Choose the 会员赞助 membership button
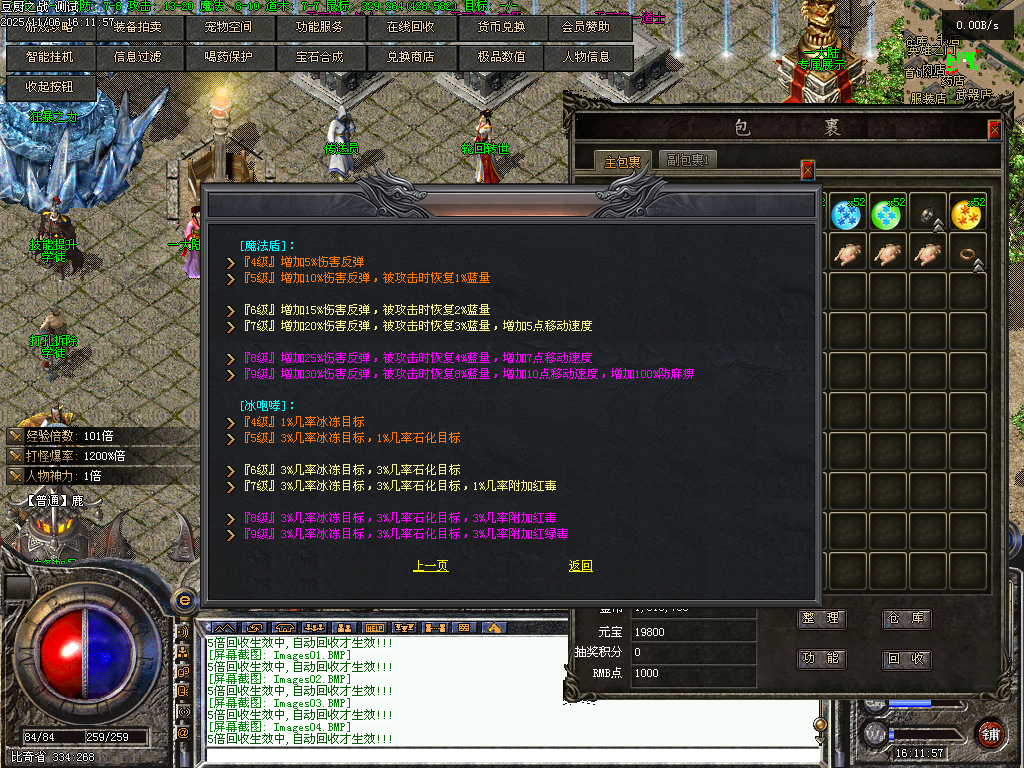Screen dimensions: 1024x768 click(587, 27)
